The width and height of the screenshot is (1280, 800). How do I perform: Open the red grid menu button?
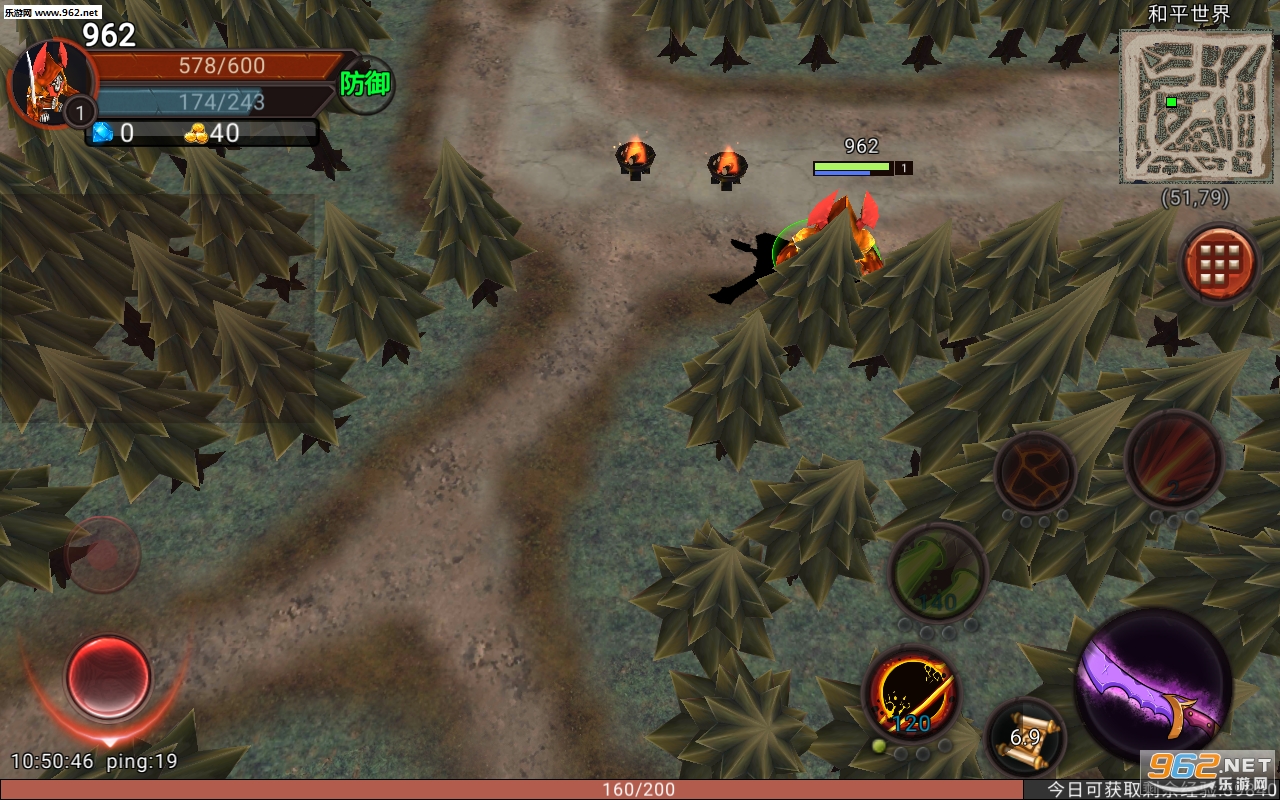click(x=1219, y=264)
